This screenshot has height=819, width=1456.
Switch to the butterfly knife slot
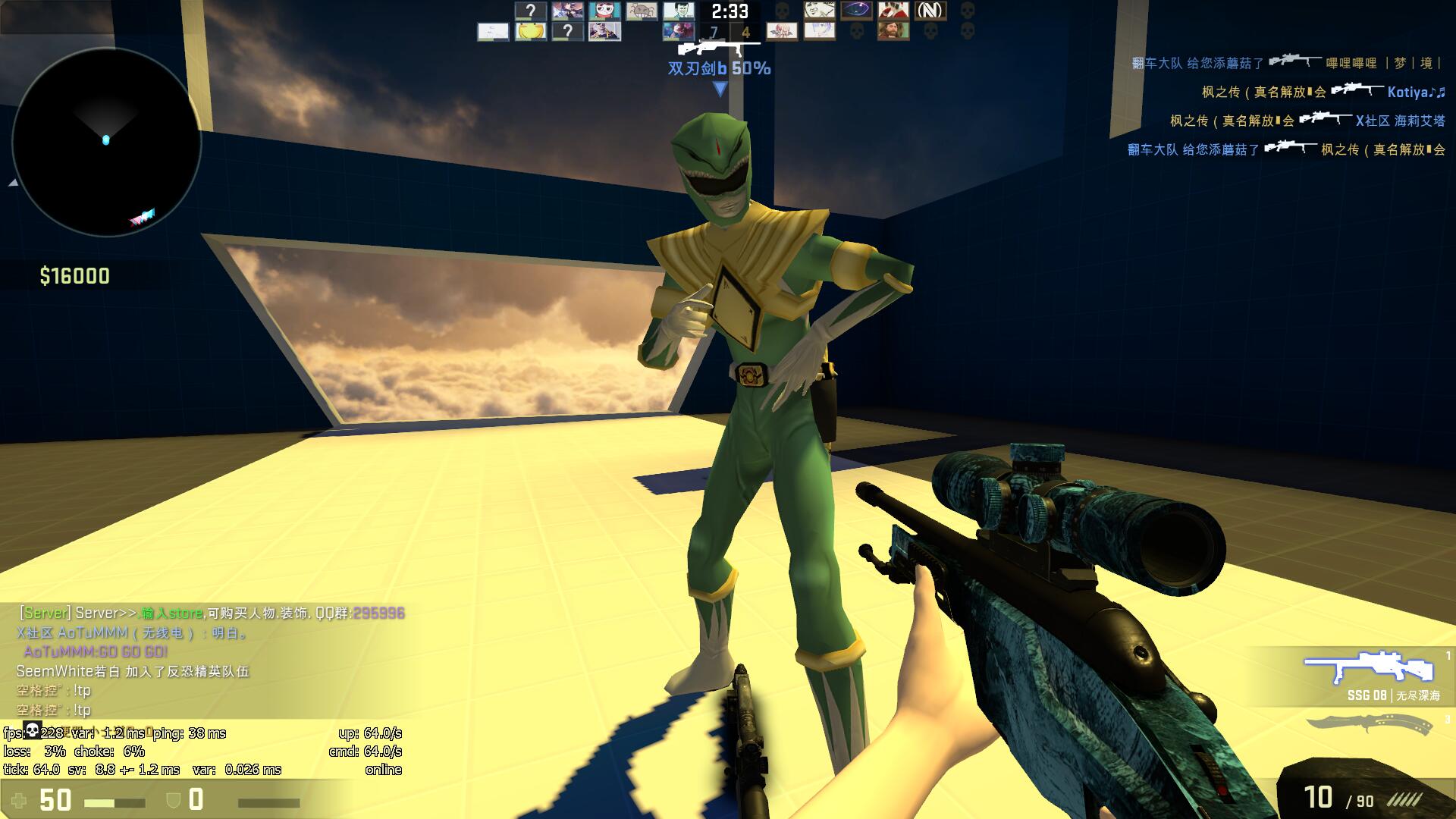[1369, 724]
